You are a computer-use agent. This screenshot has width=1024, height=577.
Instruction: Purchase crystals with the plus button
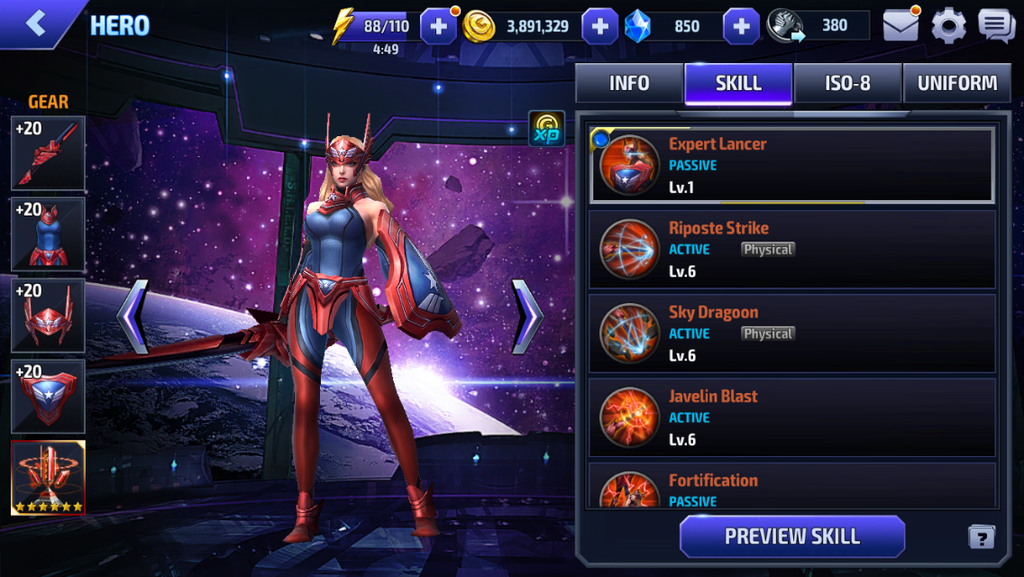[x=741, y=26]
